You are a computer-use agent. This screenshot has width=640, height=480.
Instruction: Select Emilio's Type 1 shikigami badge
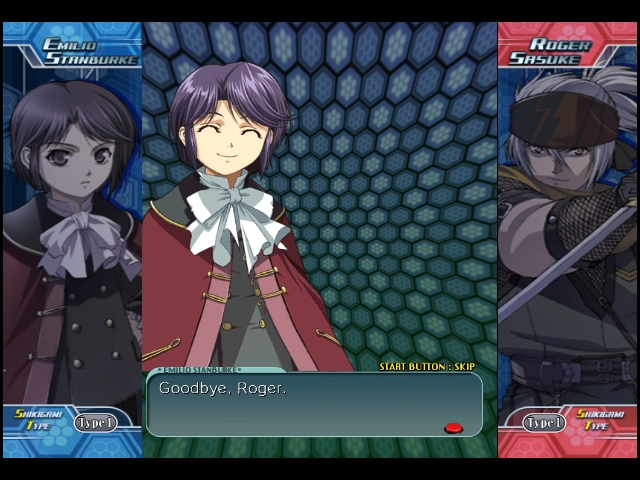[x=95, y=423]
